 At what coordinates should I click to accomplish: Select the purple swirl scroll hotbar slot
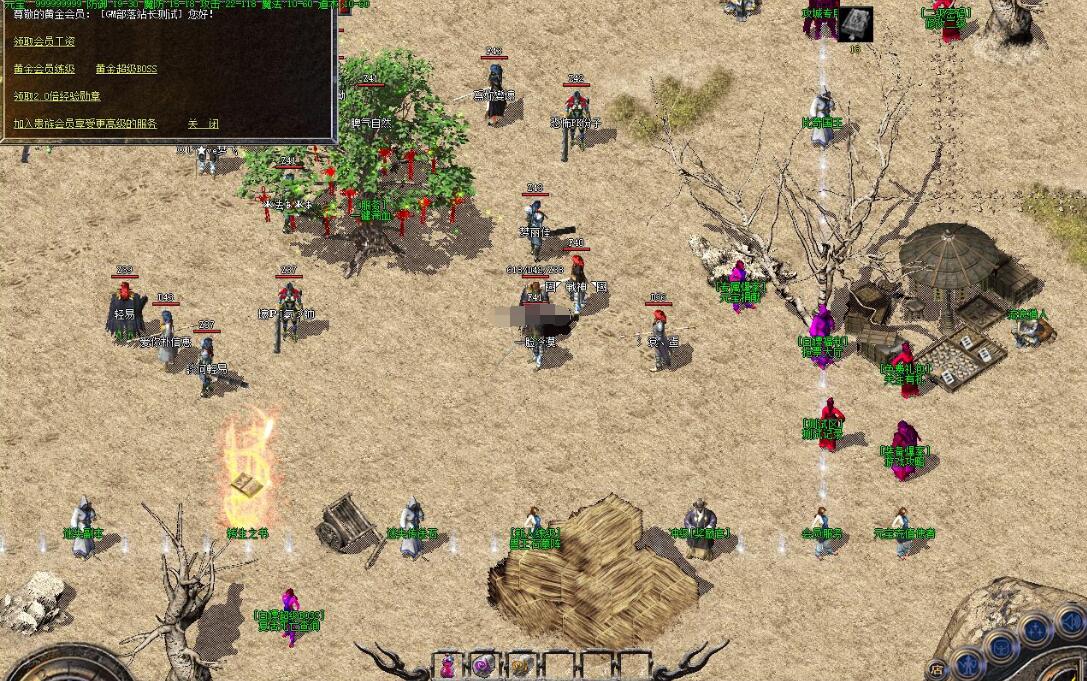484,665
